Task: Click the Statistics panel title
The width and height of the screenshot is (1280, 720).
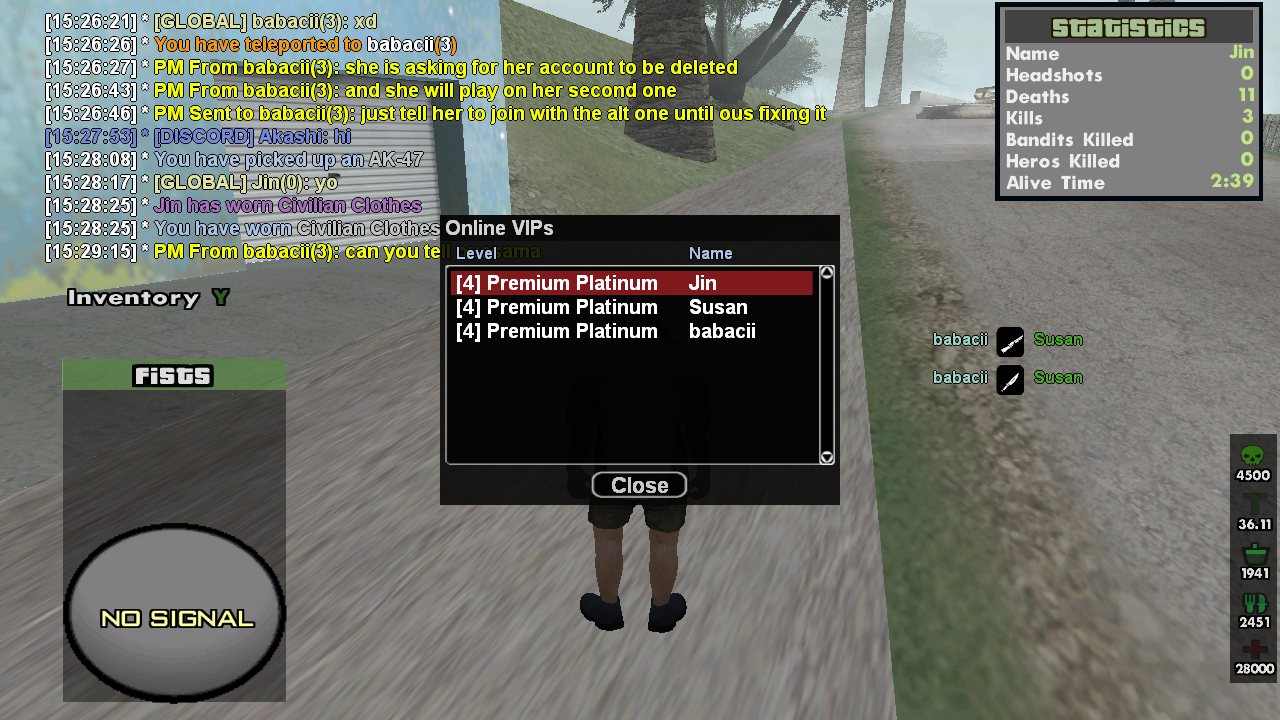Action: (x=1128, y=27)
